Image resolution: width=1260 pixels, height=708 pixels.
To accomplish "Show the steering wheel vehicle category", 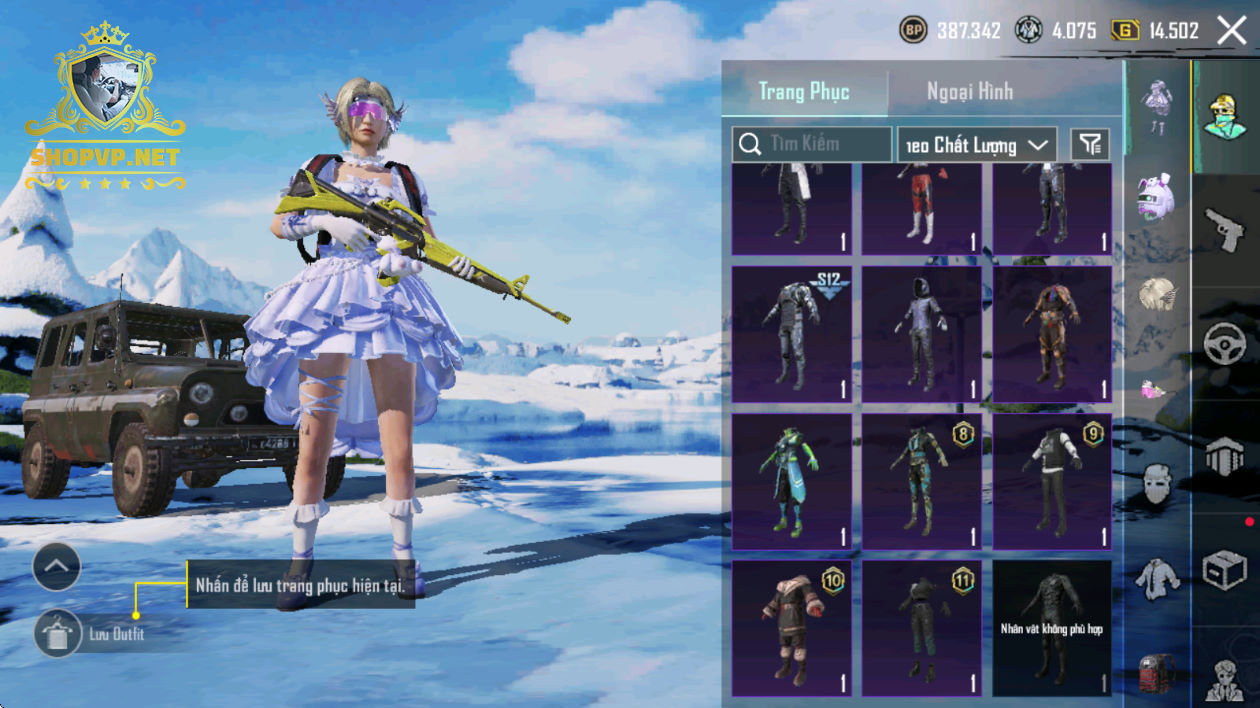I will (x=1225, y=345).
